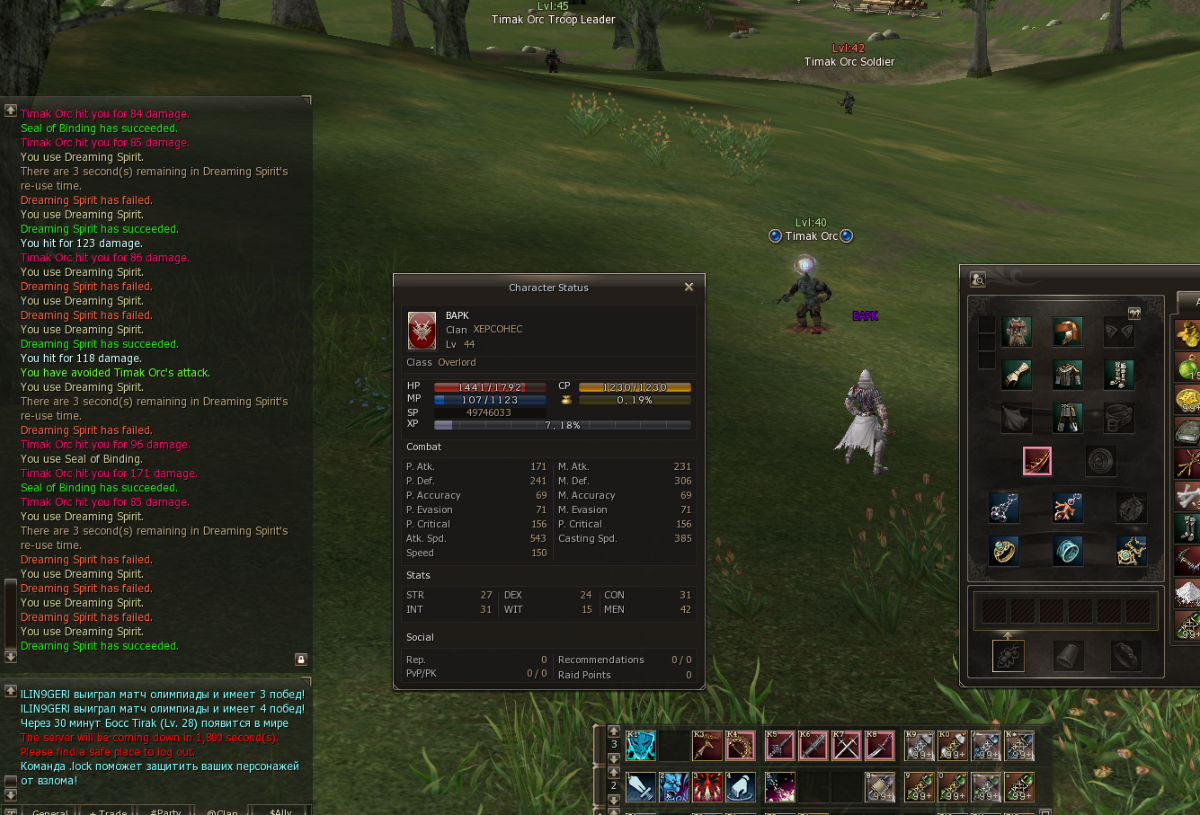Use the glowing cyan mask K1 skill
The image size is (1200, 815).
[x=640, y=746]
